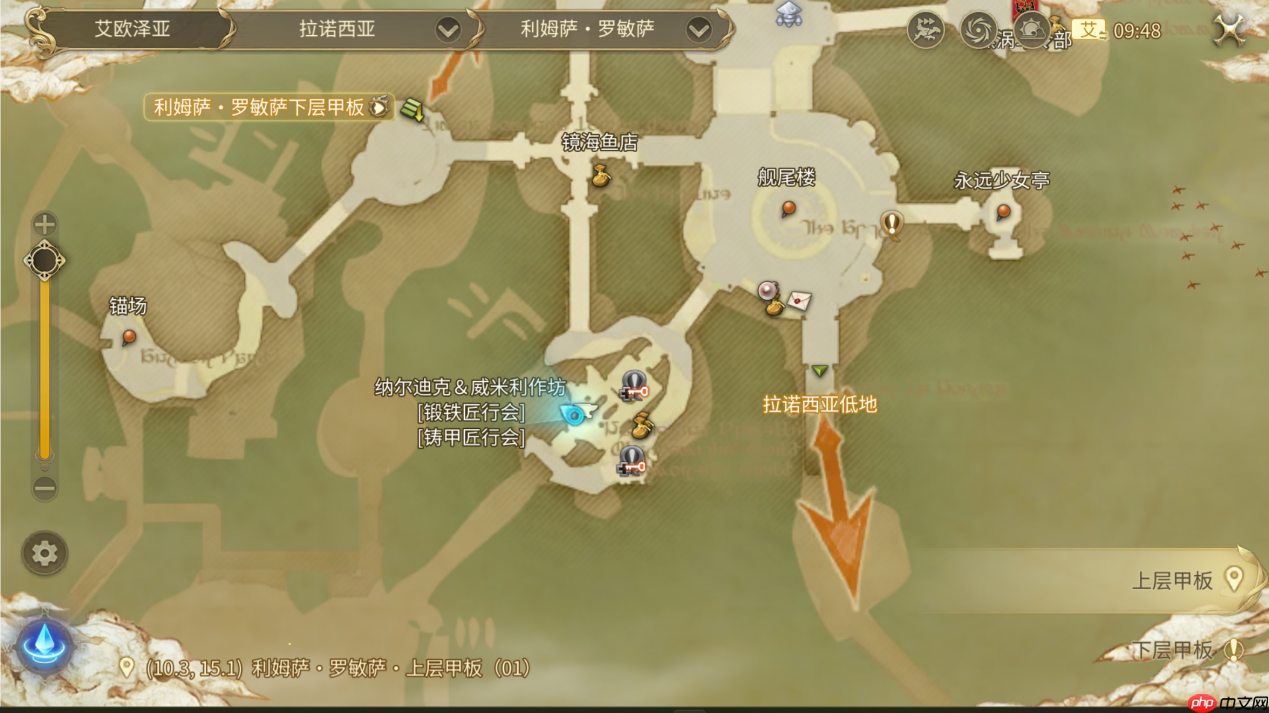Select the 艾欧泽亚 world breadcrumb
Image resolution: width=1269 pixels, height=713 pixels.
132,29
